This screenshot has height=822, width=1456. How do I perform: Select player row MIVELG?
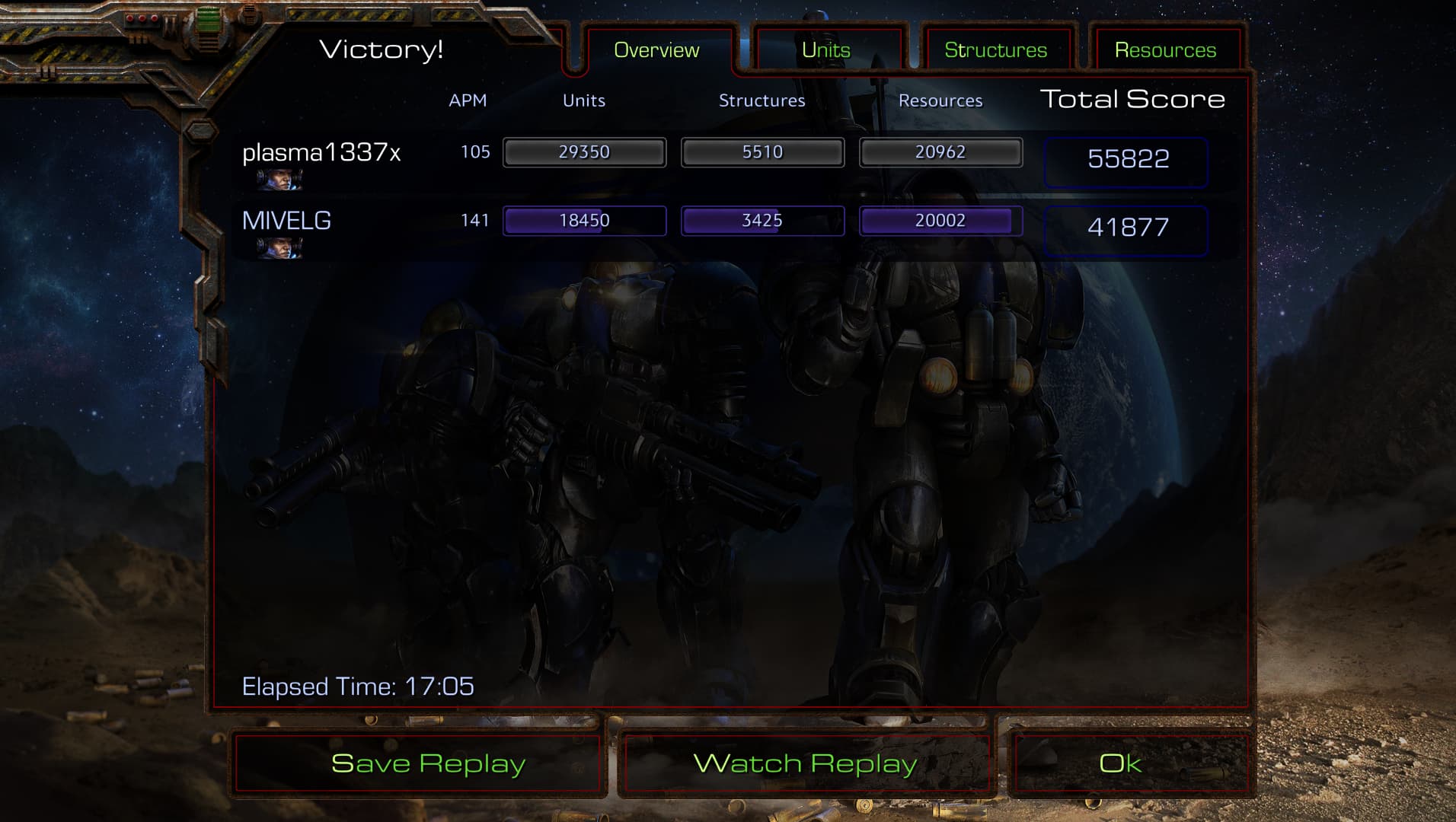(x=286, y=221)
